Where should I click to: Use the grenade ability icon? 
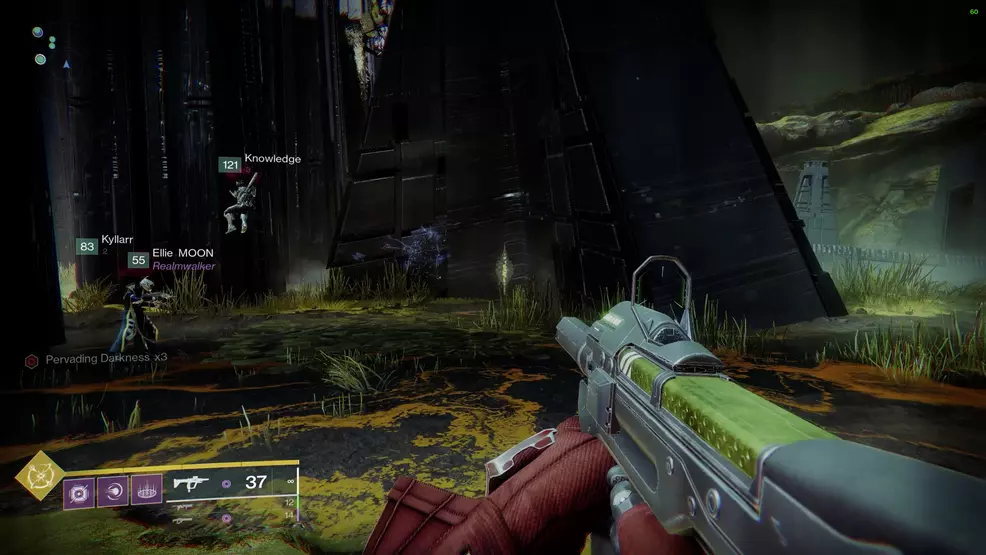79,490
